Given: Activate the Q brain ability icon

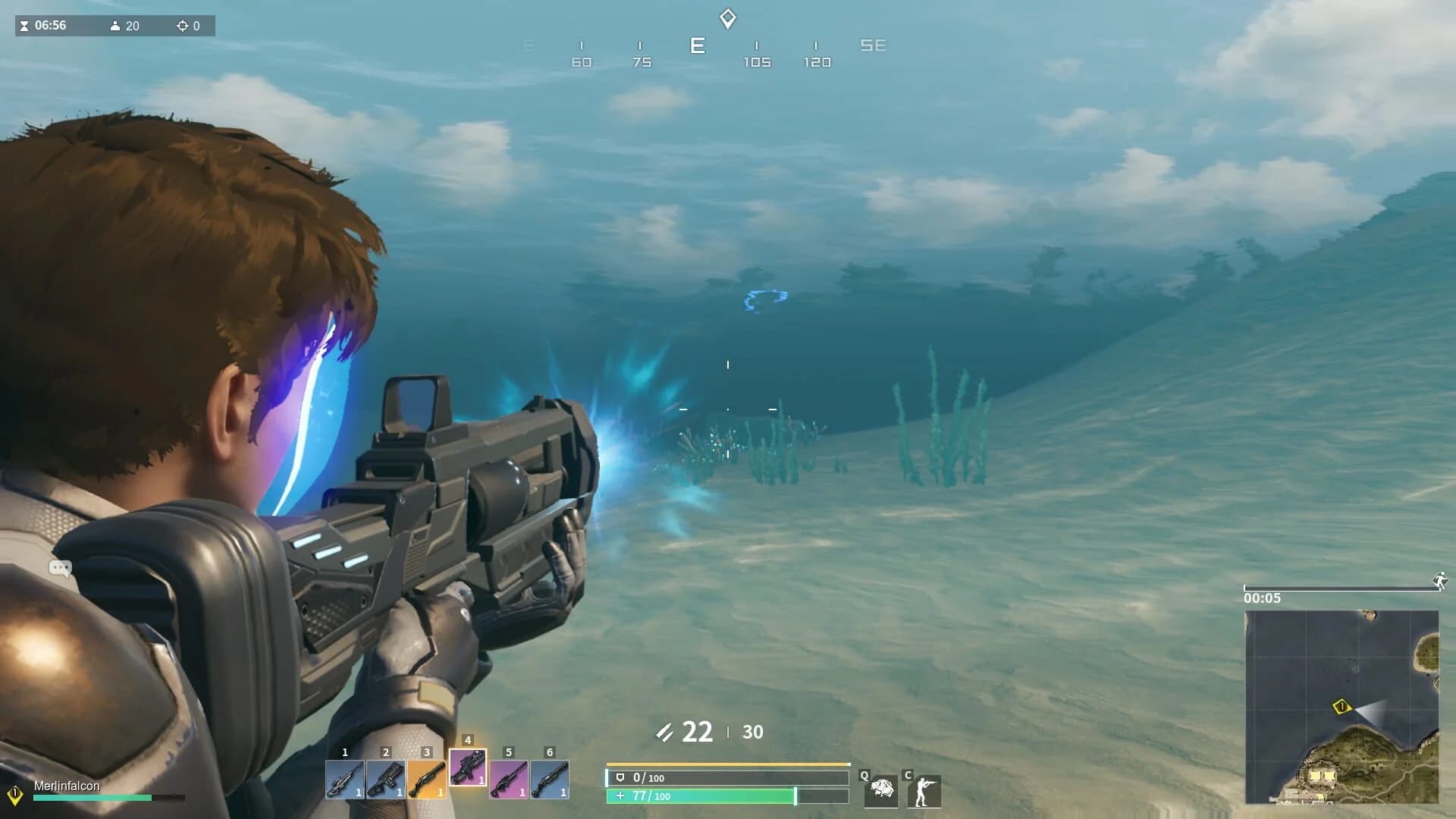Looking at the screenshot, I should click(880, 791).
